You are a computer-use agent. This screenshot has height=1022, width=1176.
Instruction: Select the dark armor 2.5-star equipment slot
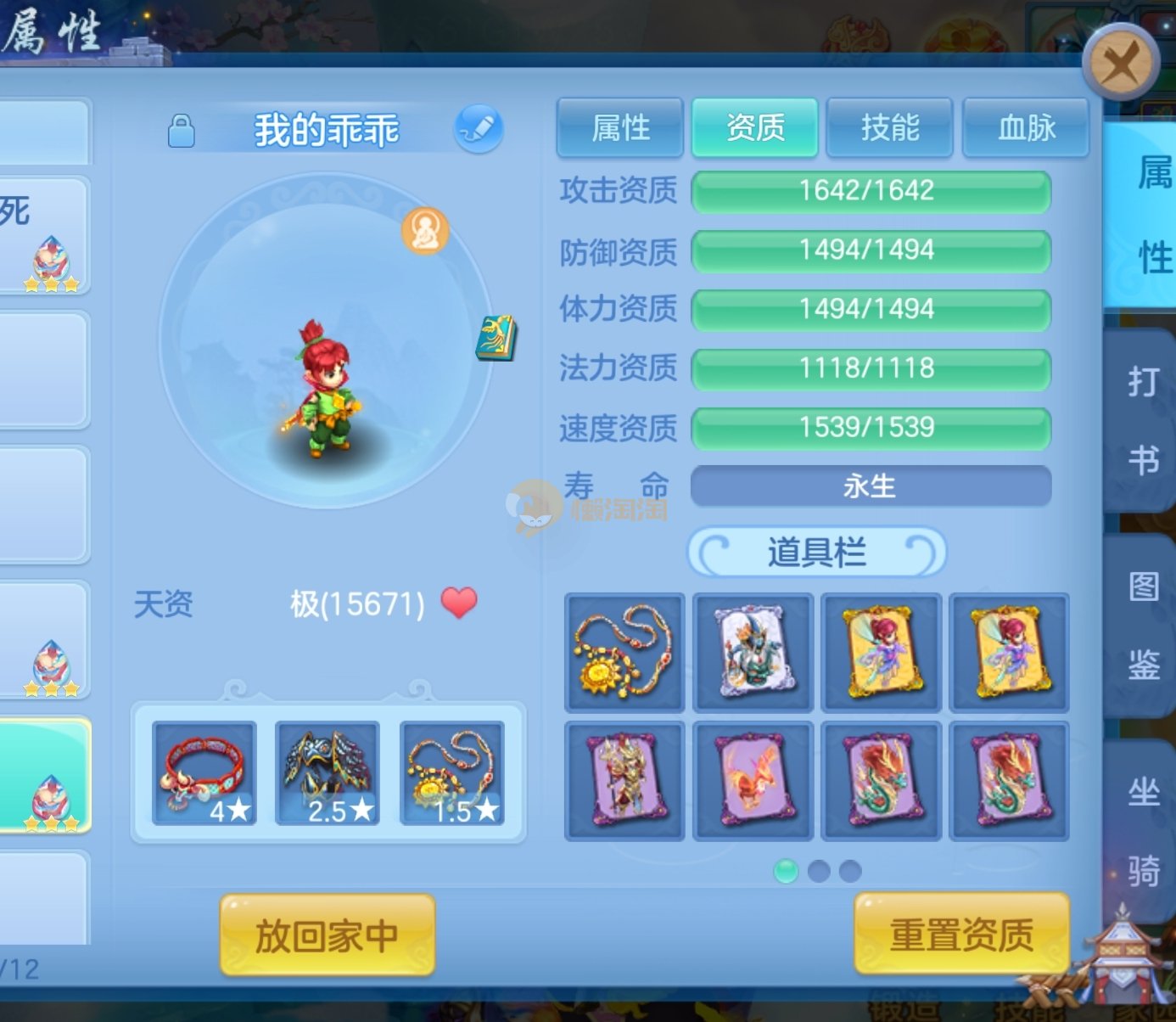(x=328, y=773)
